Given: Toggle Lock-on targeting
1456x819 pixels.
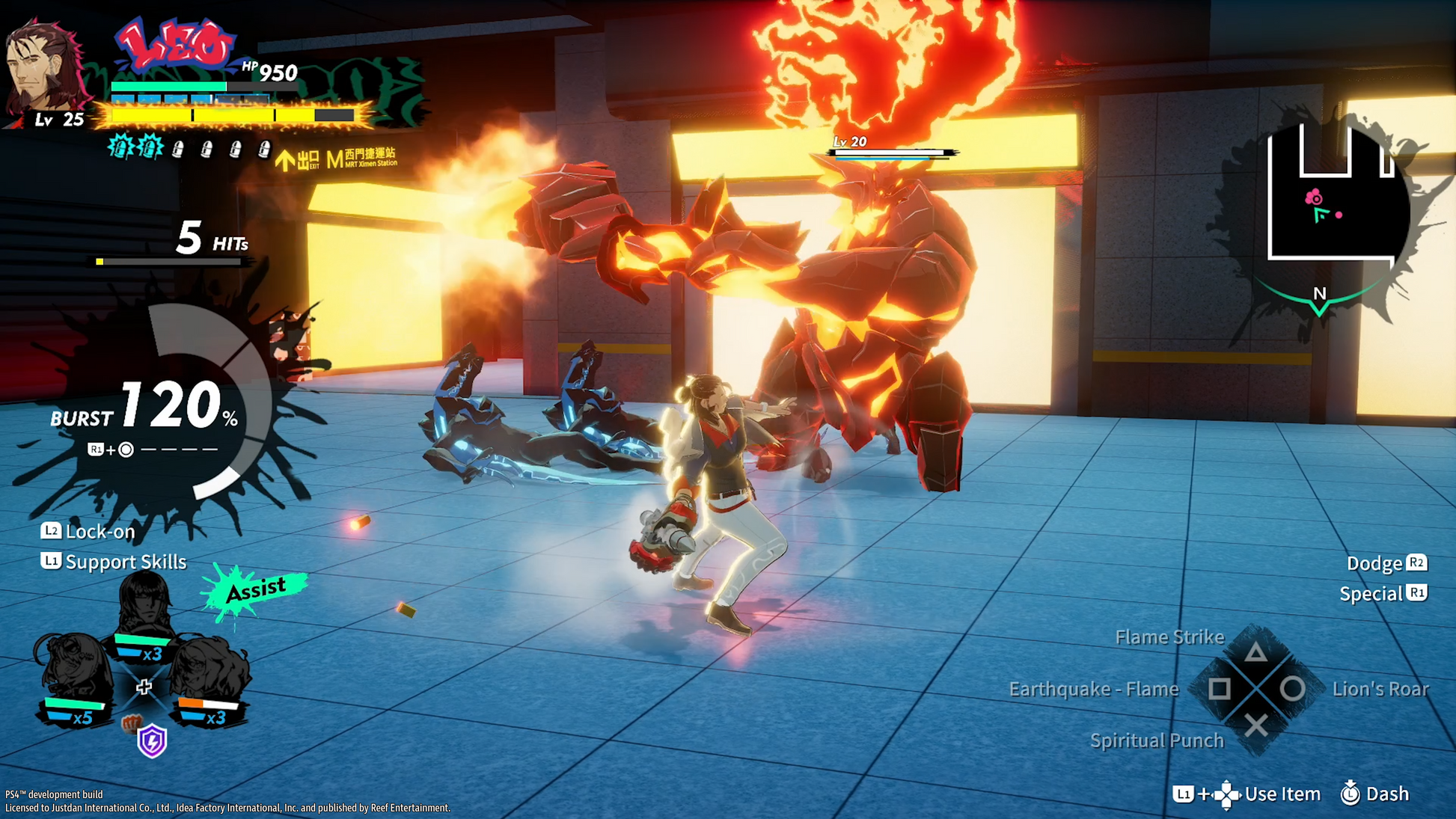Looking at the screenshot, I should 100,531.
